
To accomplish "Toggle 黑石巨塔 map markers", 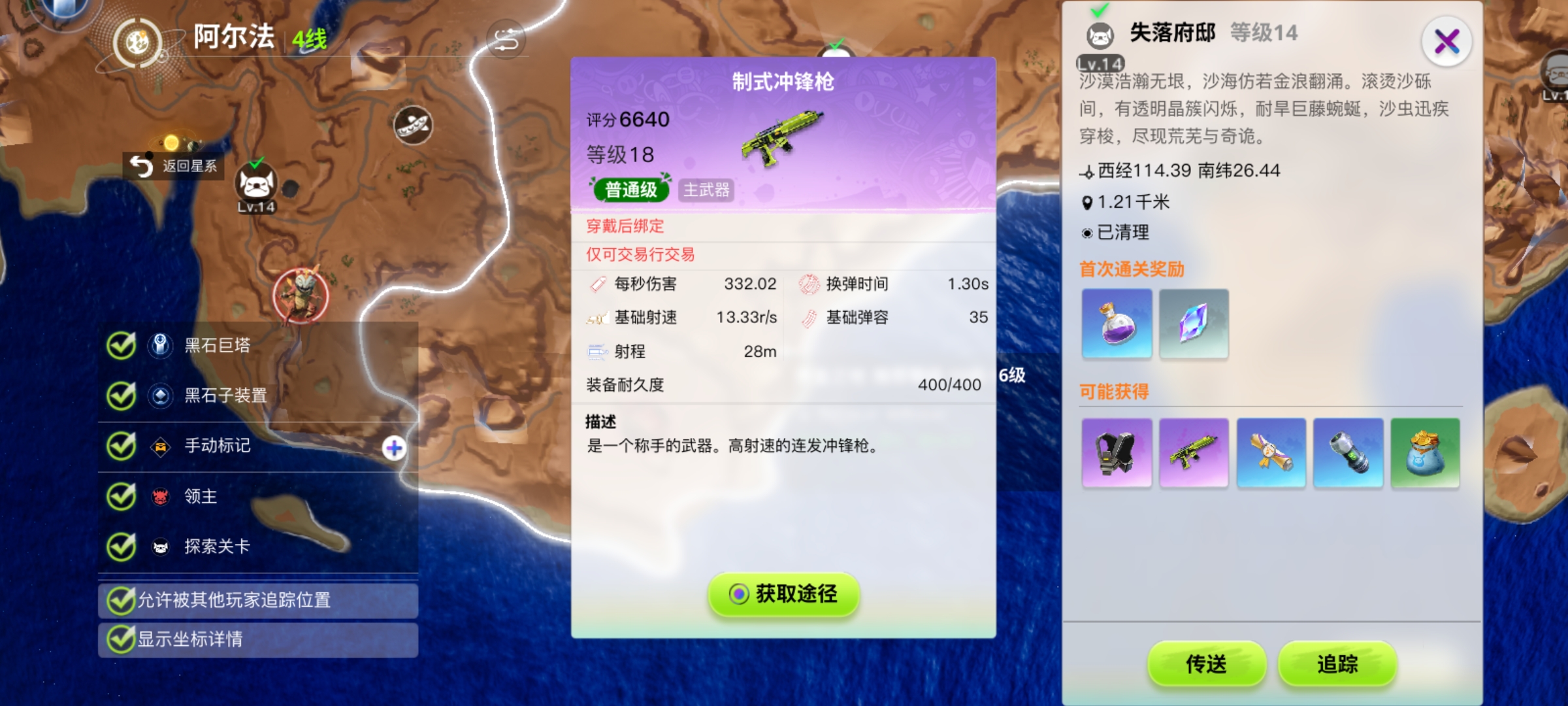I will click(121, 346).
